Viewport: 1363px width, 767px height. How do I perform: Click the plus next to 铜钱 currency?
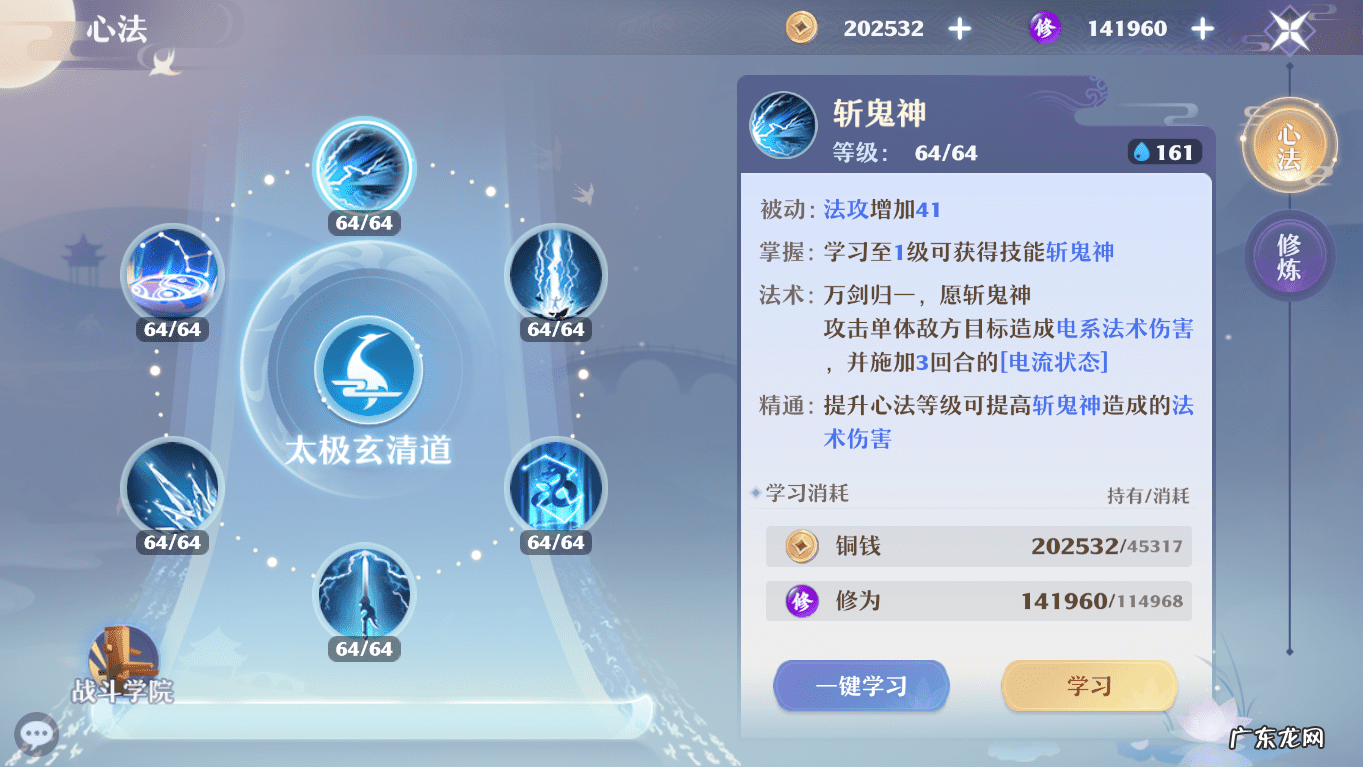pyautogui.click(x=959, y=27)
